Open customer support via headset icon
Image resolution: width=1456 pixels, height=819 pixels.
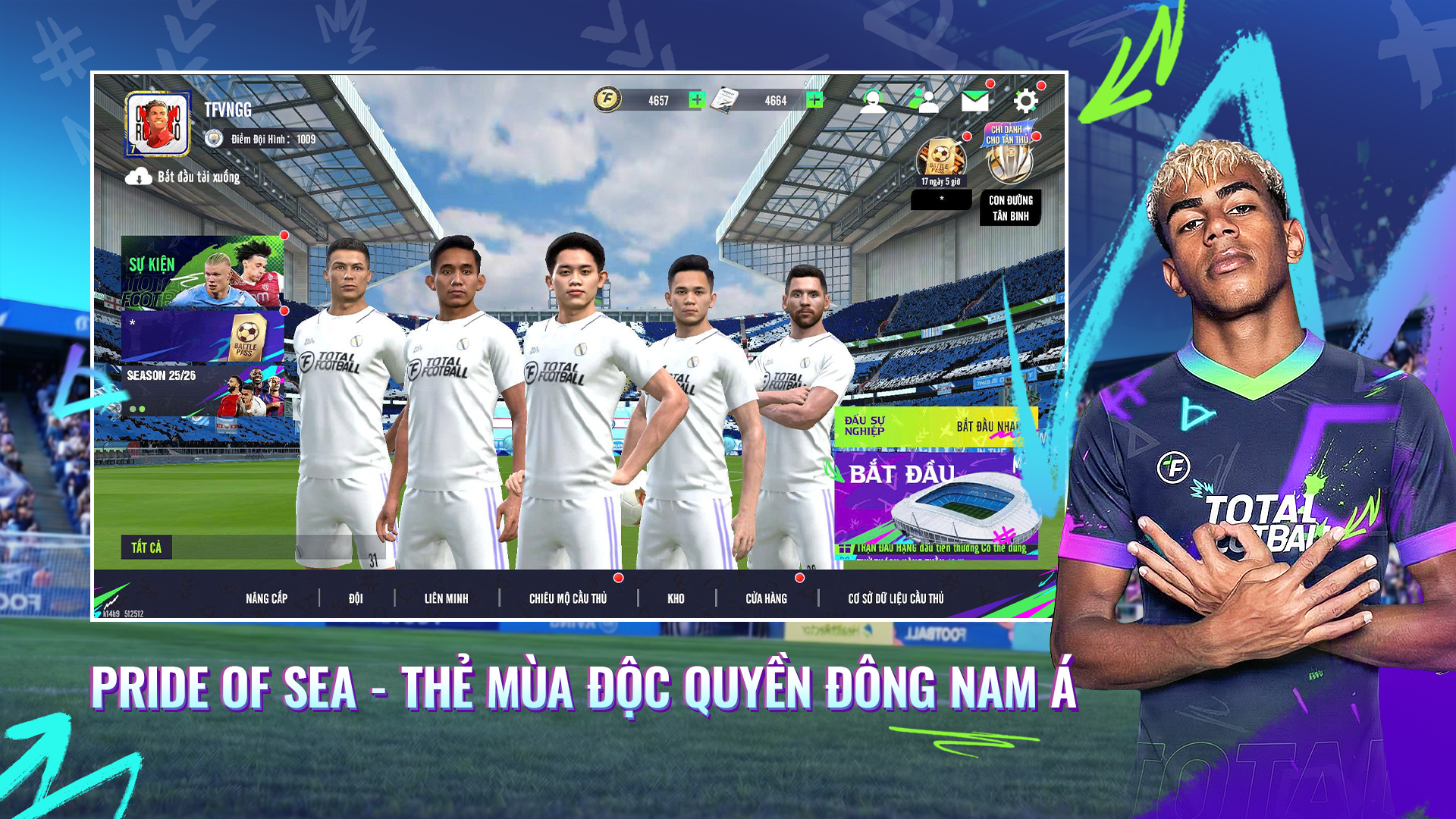pyautogui.click(x=872, y=99)
